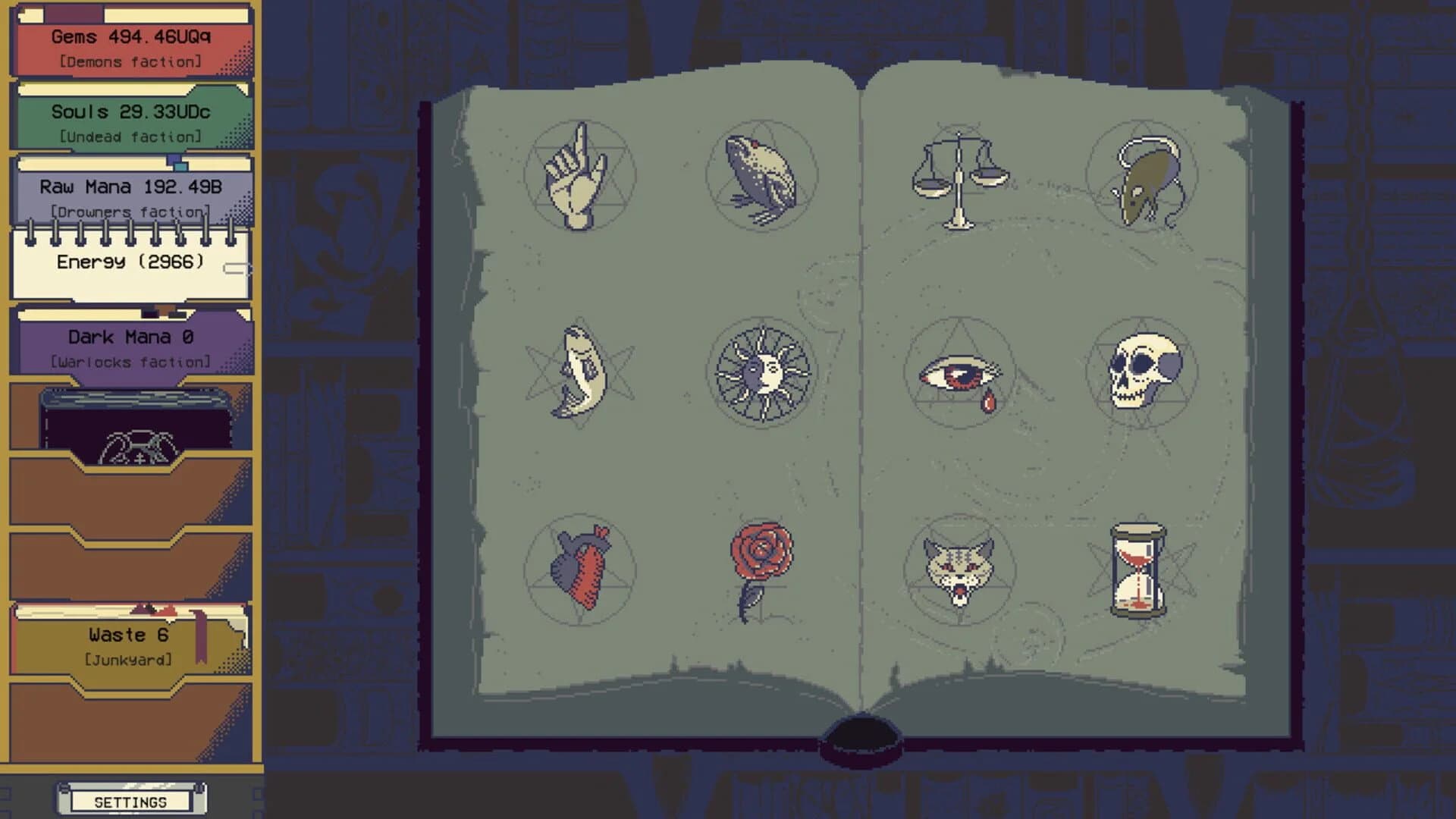
Task: Open the Energy notepad counter
Action: tap(129, 262)
